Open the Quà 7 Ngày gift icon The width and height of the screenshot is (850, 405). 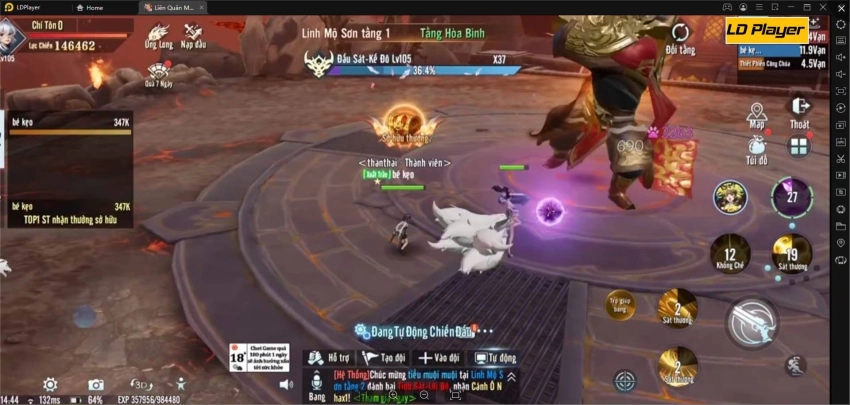pyautogui.click(x=158, y=71)
